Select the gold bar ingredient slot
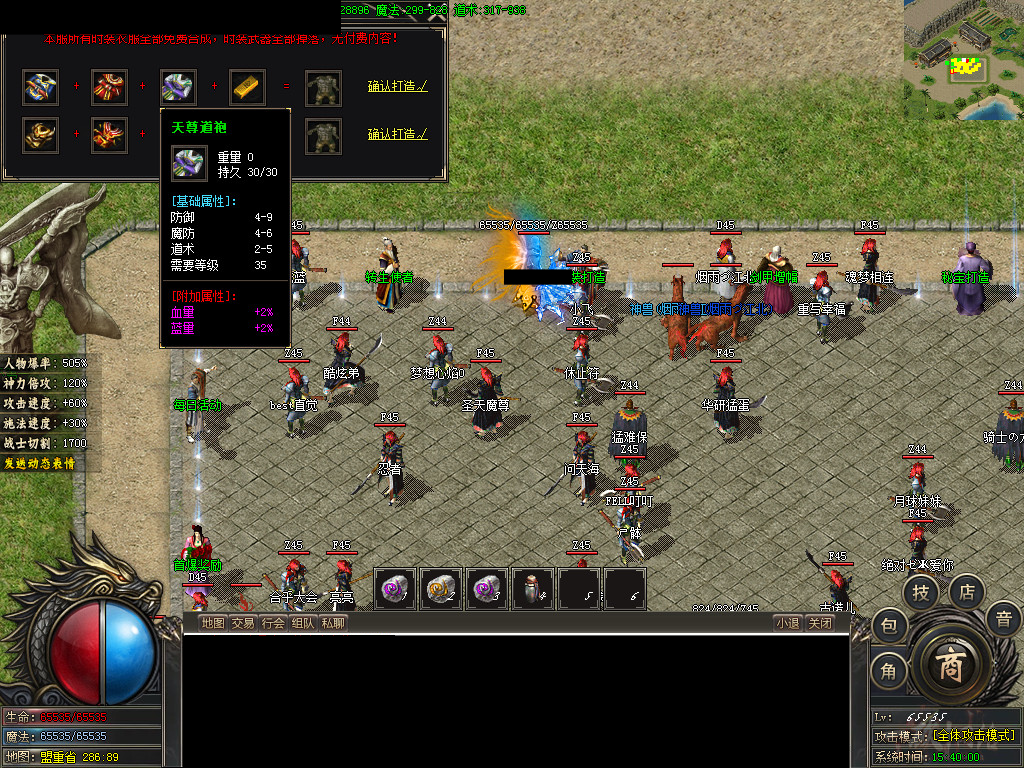1024x768 pixels. pos(247,87)
